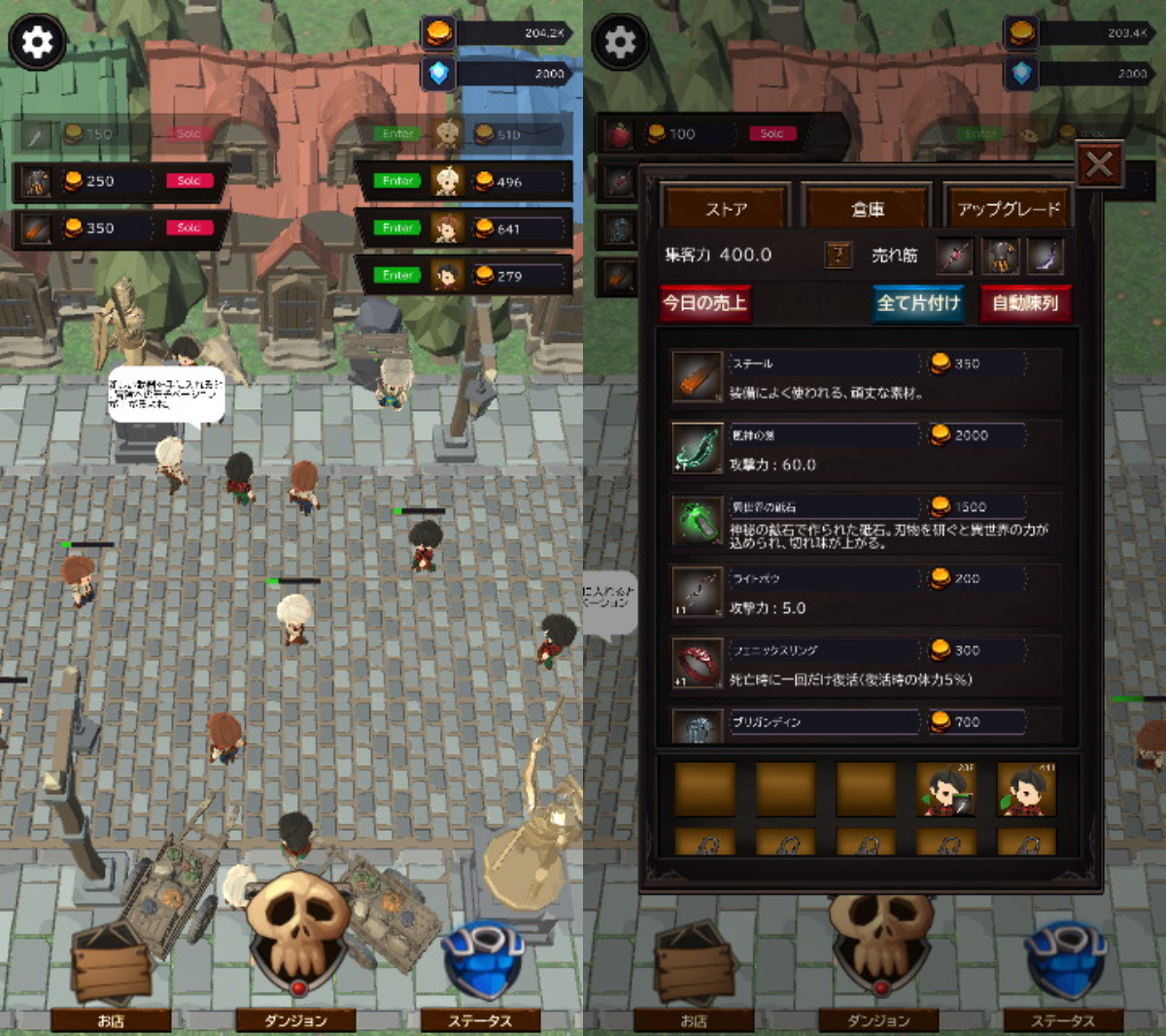Select the green whetstone item priced 1500
The height and width of the screenshot is (1036, 1166).
865,520
